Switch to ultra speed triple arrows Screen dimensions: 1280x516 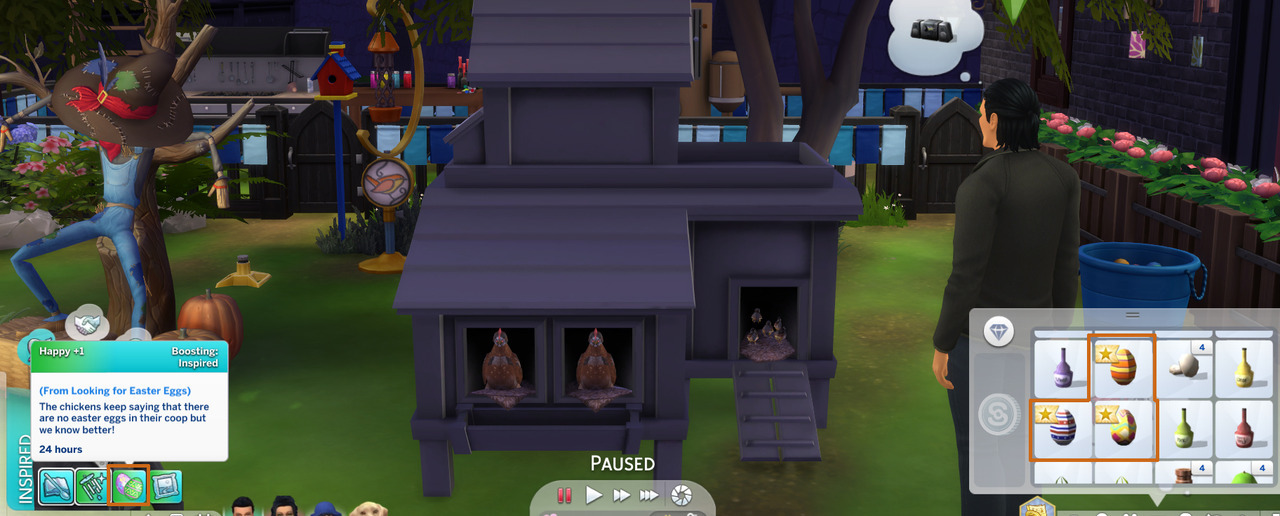[x=650, y=495]
